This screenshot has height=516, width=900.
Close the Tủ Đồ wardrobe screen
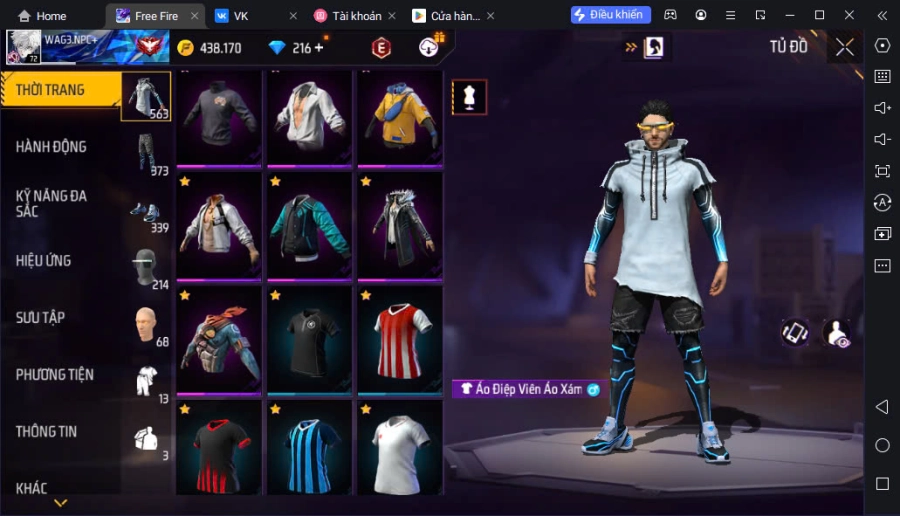click(845, 47)
